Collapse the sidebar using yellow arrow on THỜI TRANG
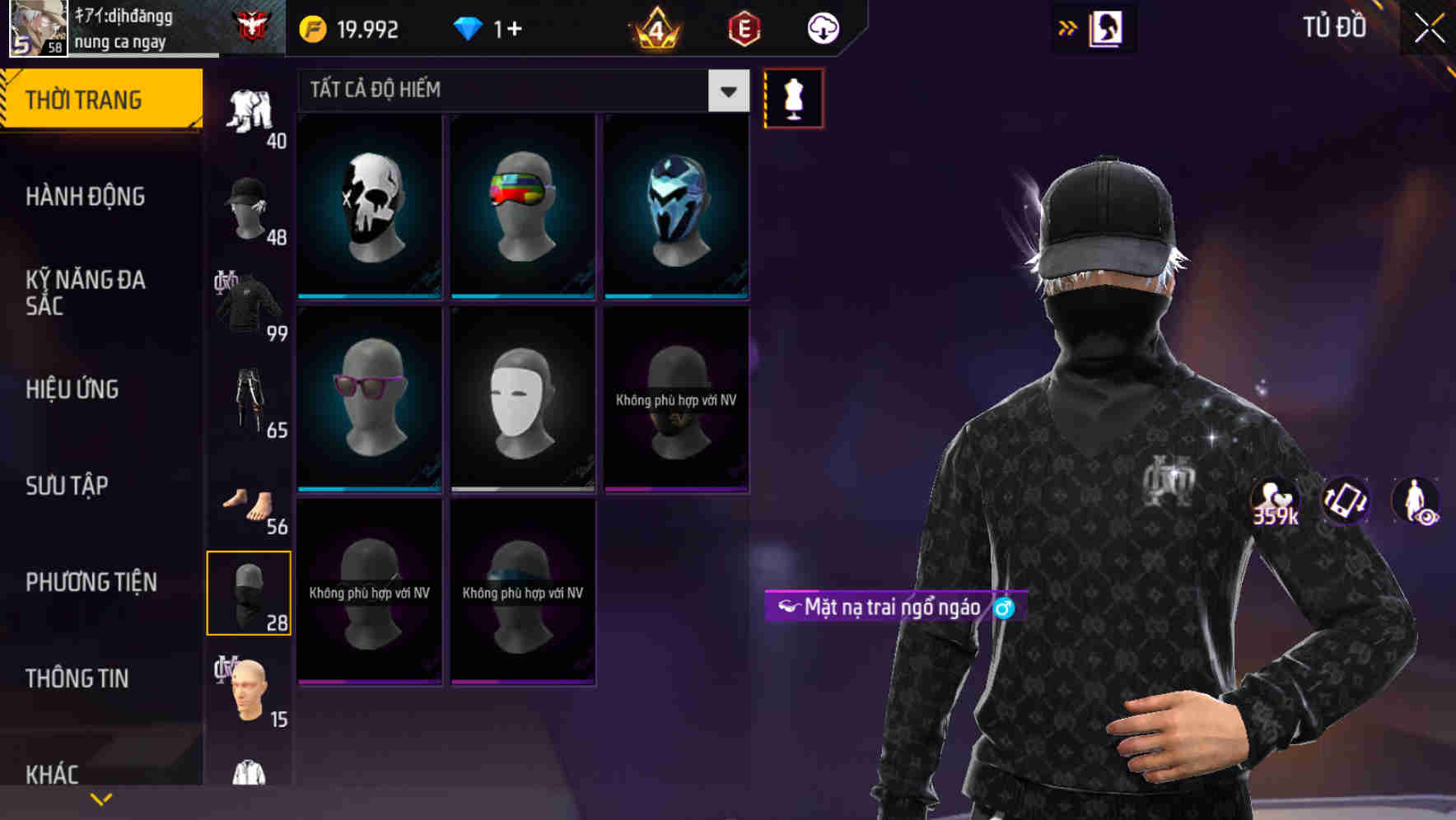 [x=195, y=125]
